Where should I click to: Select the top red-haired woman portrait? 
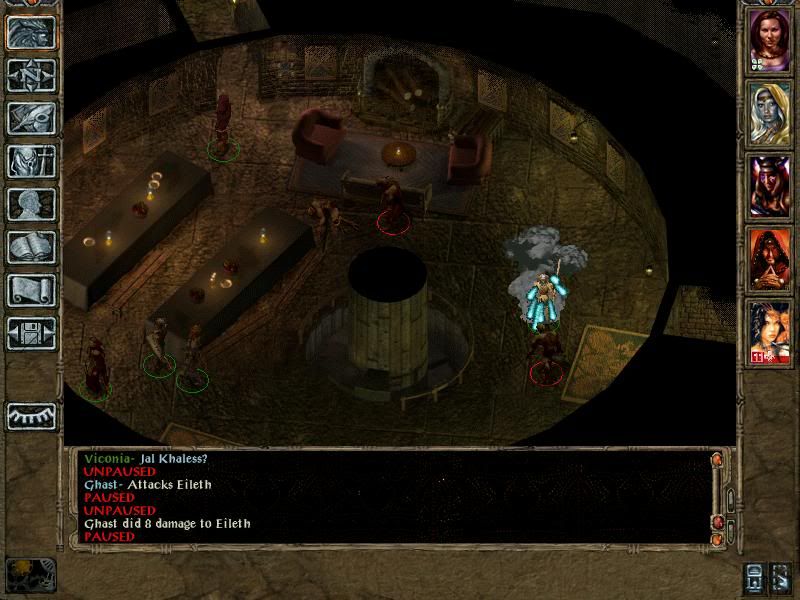[x=770, y=40]
